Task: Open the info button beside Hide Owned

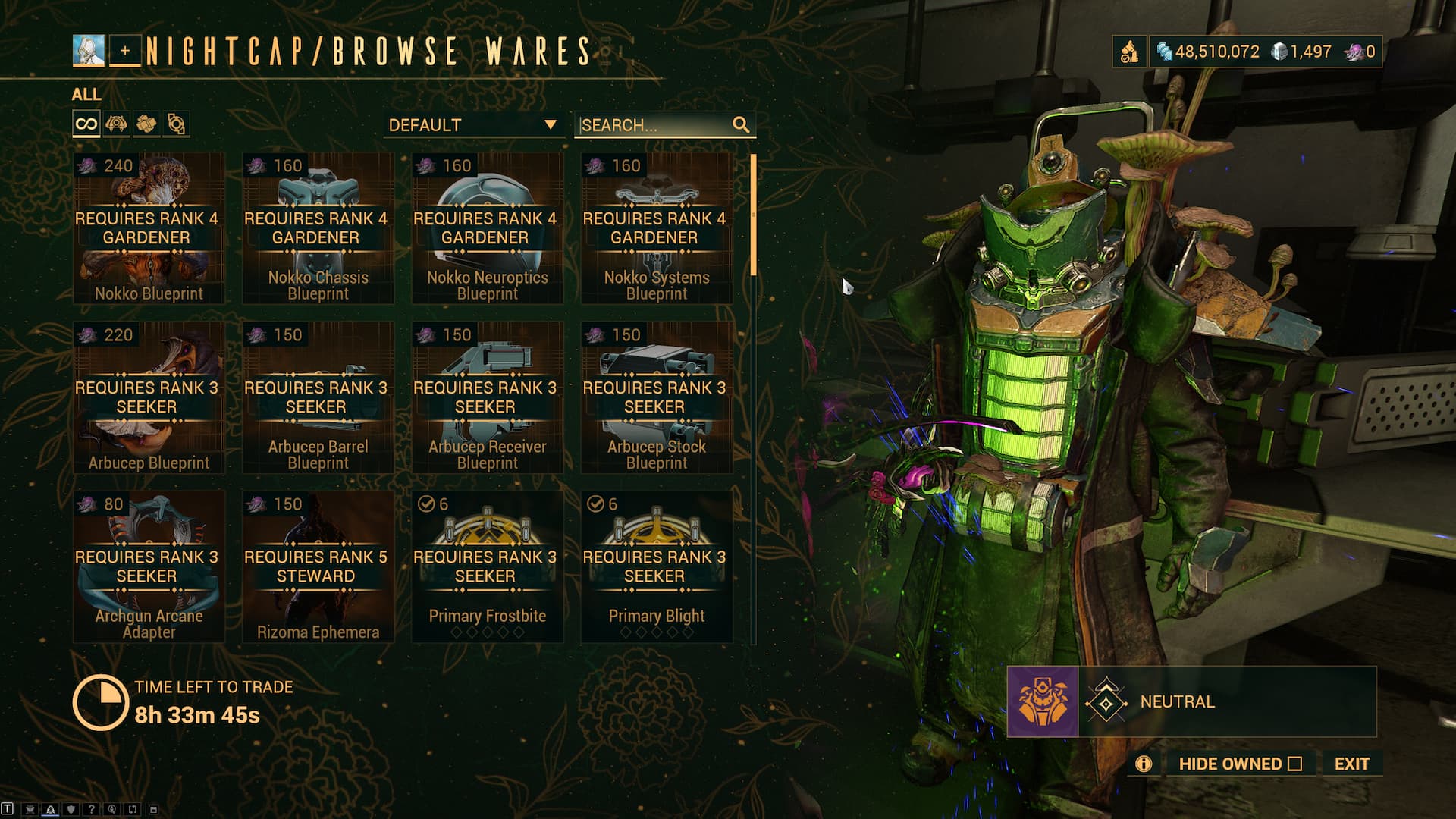Action: pyautogui.click(x=1144, y=764)
